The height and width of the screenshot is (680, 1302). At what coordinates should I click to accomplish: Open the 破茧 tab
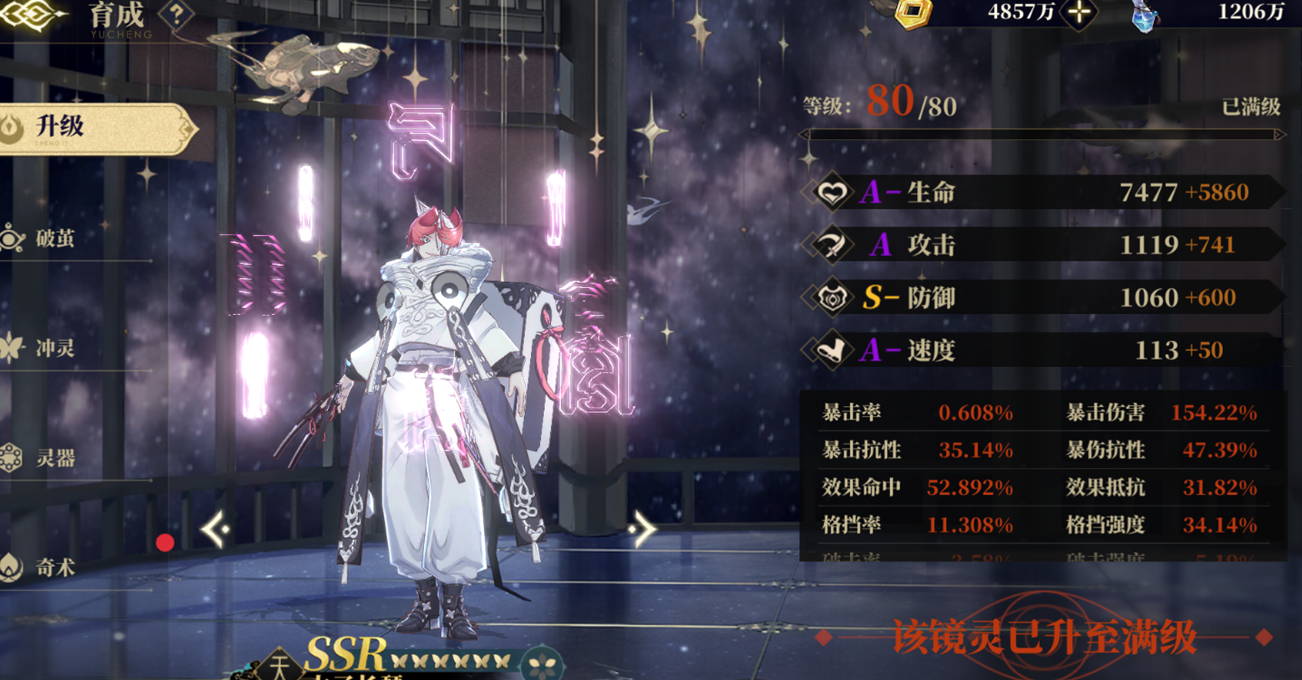(x=55, y=239)
